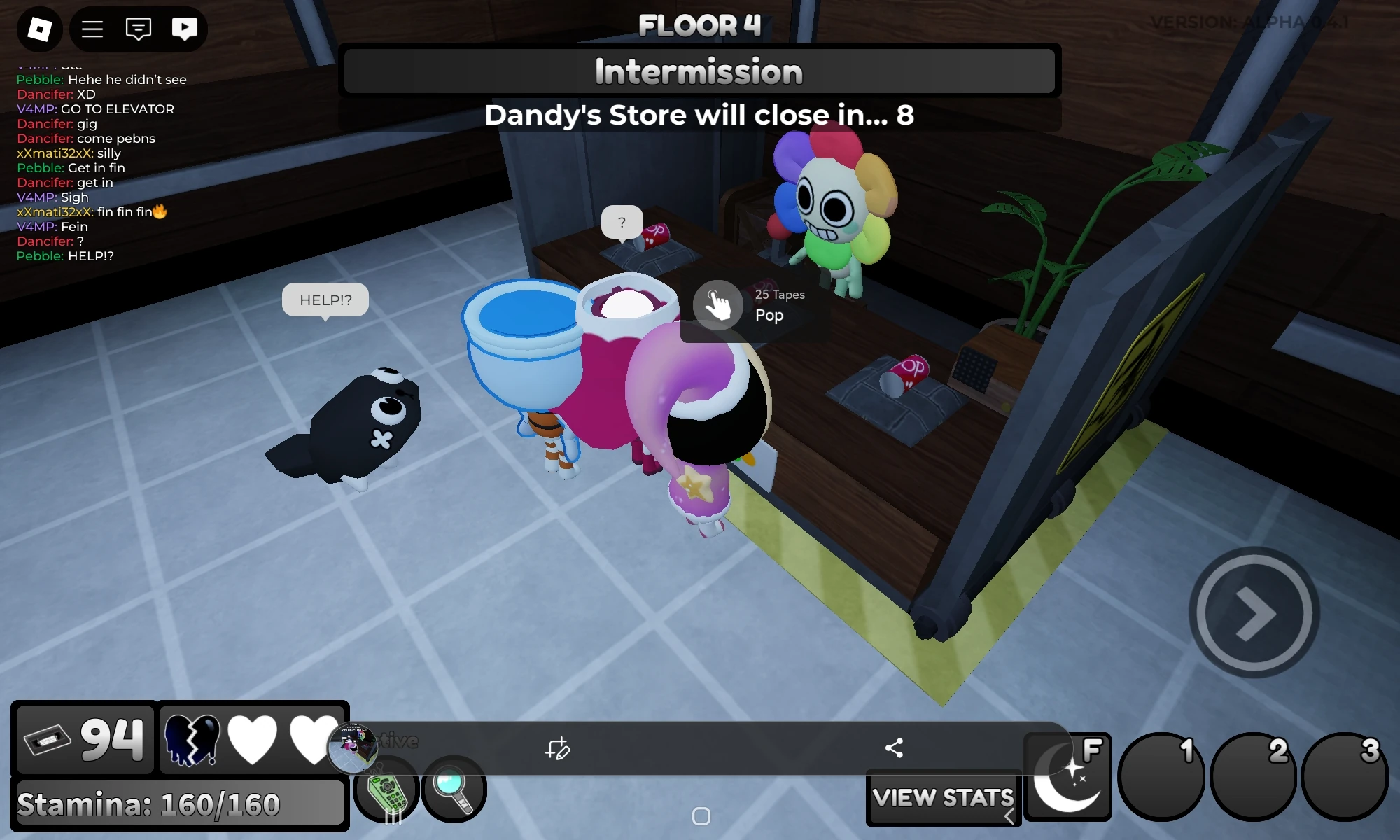The height and width of the screenshot is (840, 1400).
Task: Click the share icon on the bottom bar
Action: point(895,748)
